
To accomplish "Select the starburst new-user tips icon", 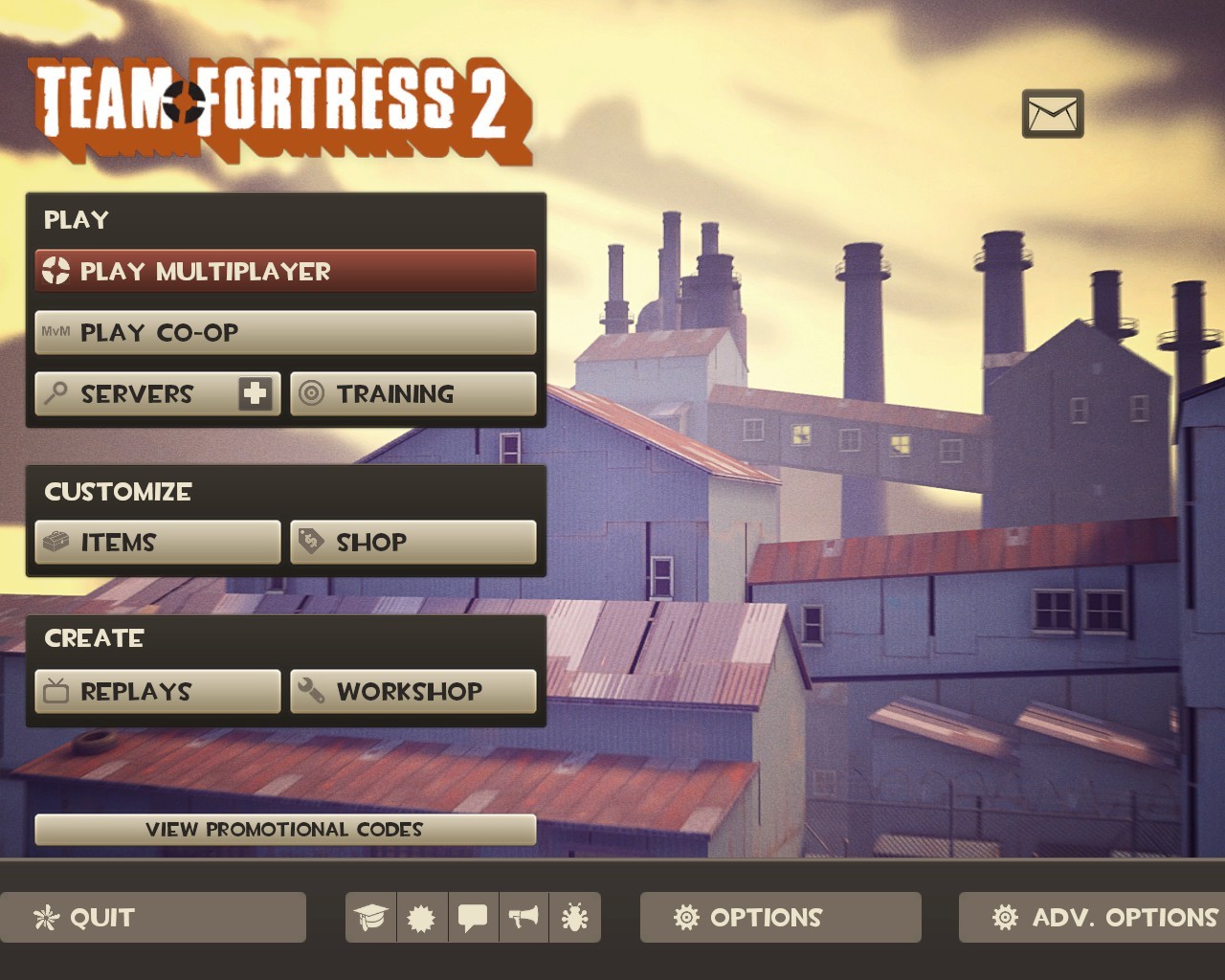I will (422, 917).
